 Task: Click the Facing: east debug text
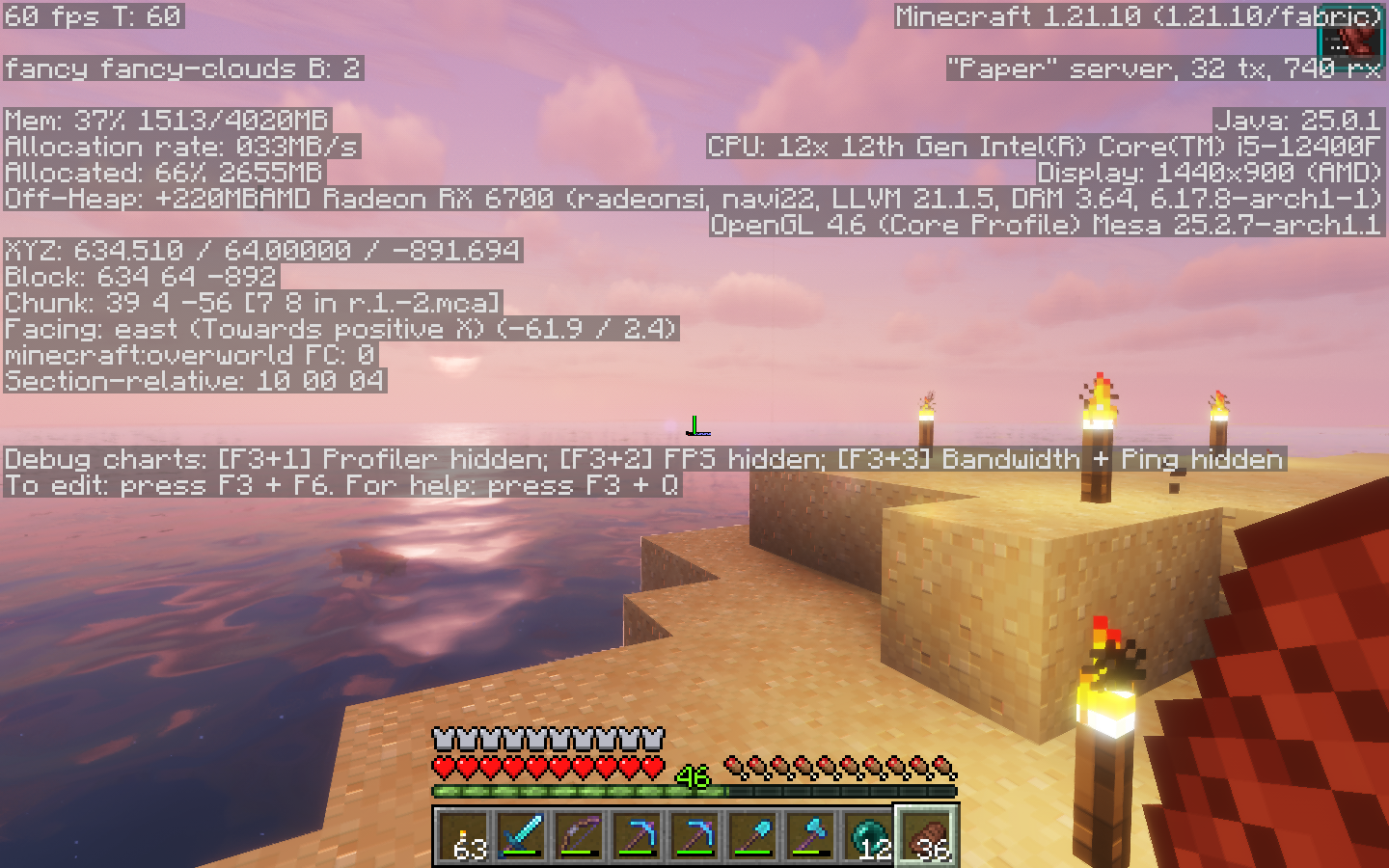click(x=338, y=329)
